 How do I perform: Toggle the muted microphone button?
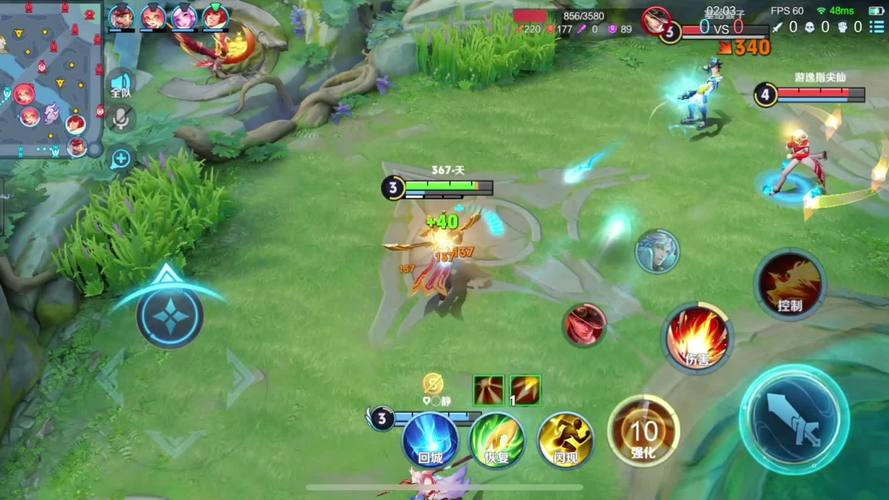[x=121, y=119]
